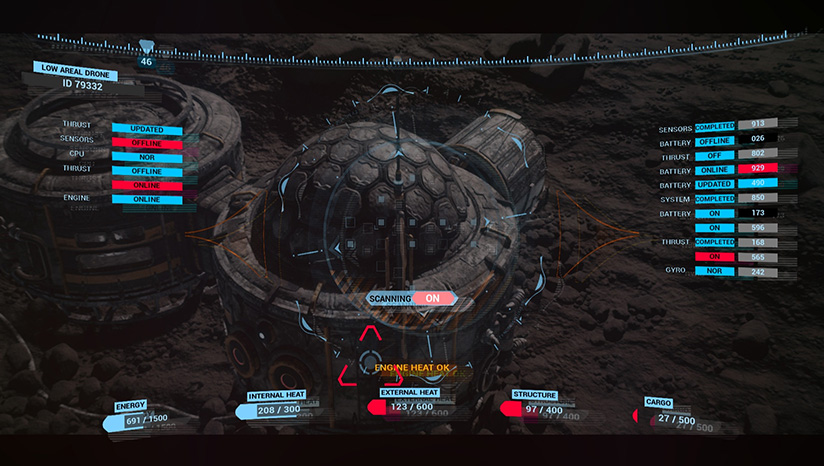
Task: Select the Sensors COMPLETED 913 row
Action: pyautogui.click(x=715, y=126)
